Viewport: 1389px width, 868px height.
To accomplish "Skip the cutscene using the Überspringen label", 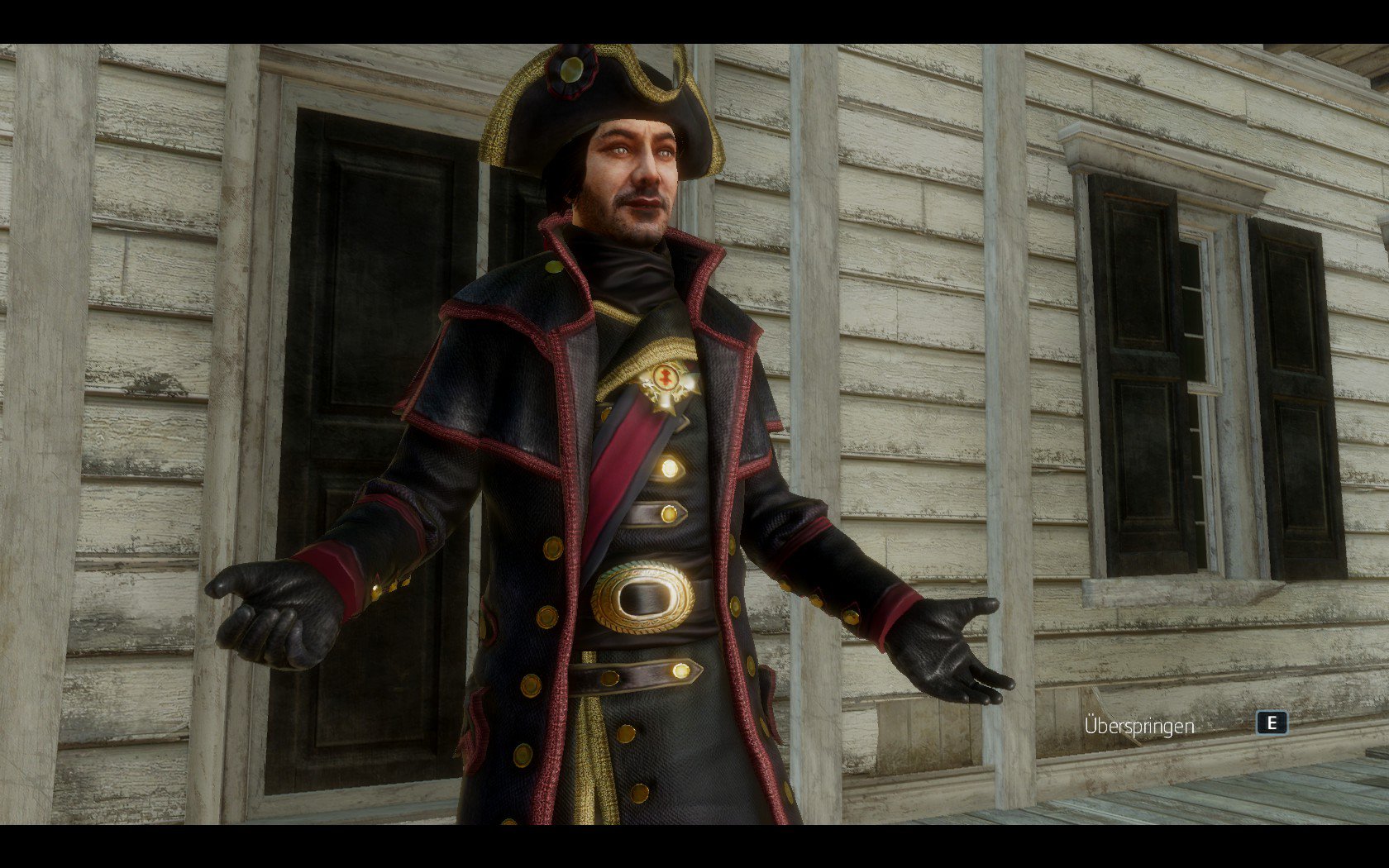I will 1139,727.
